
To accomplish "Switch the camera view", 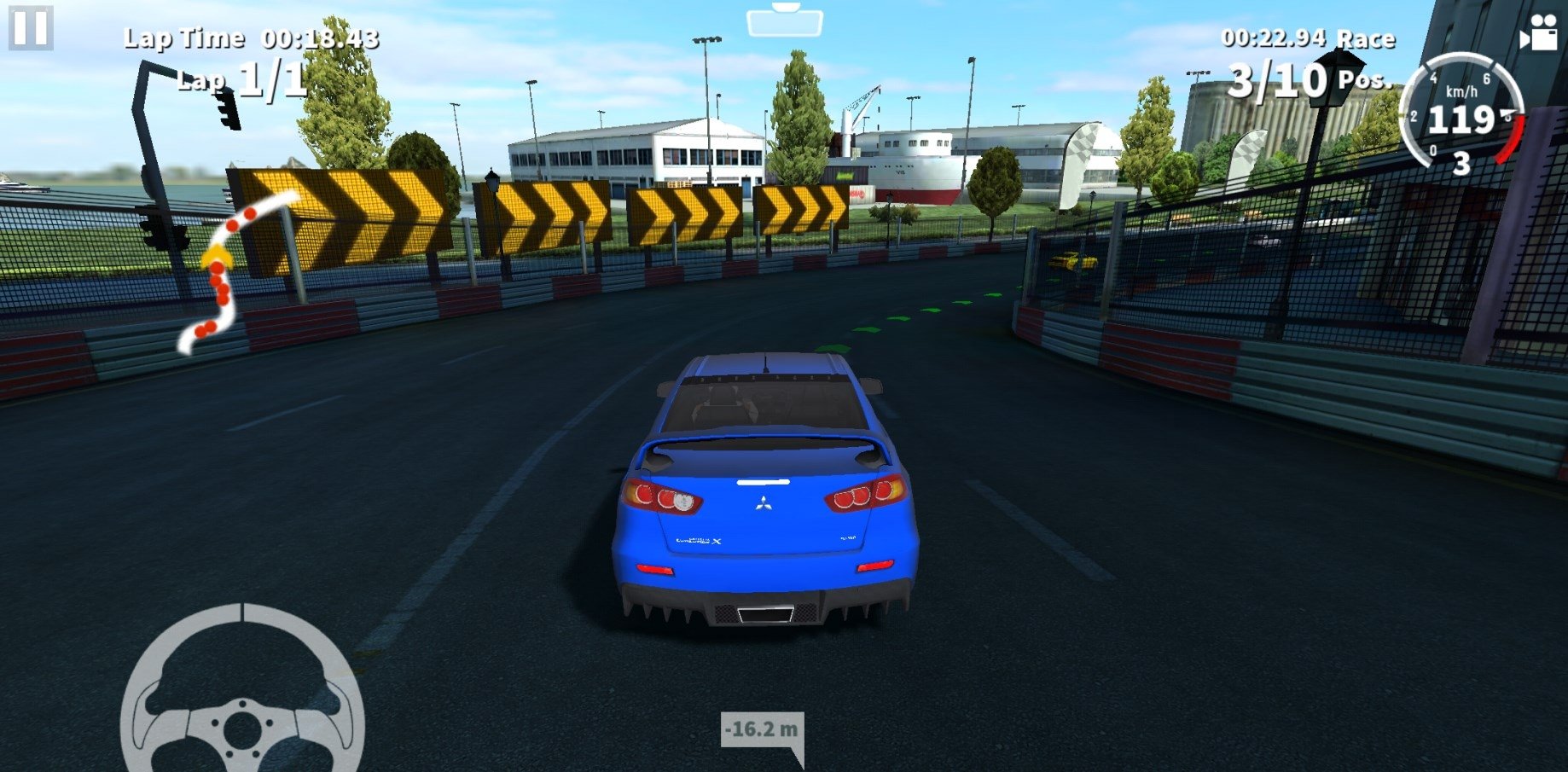I will pos(1537,34).
